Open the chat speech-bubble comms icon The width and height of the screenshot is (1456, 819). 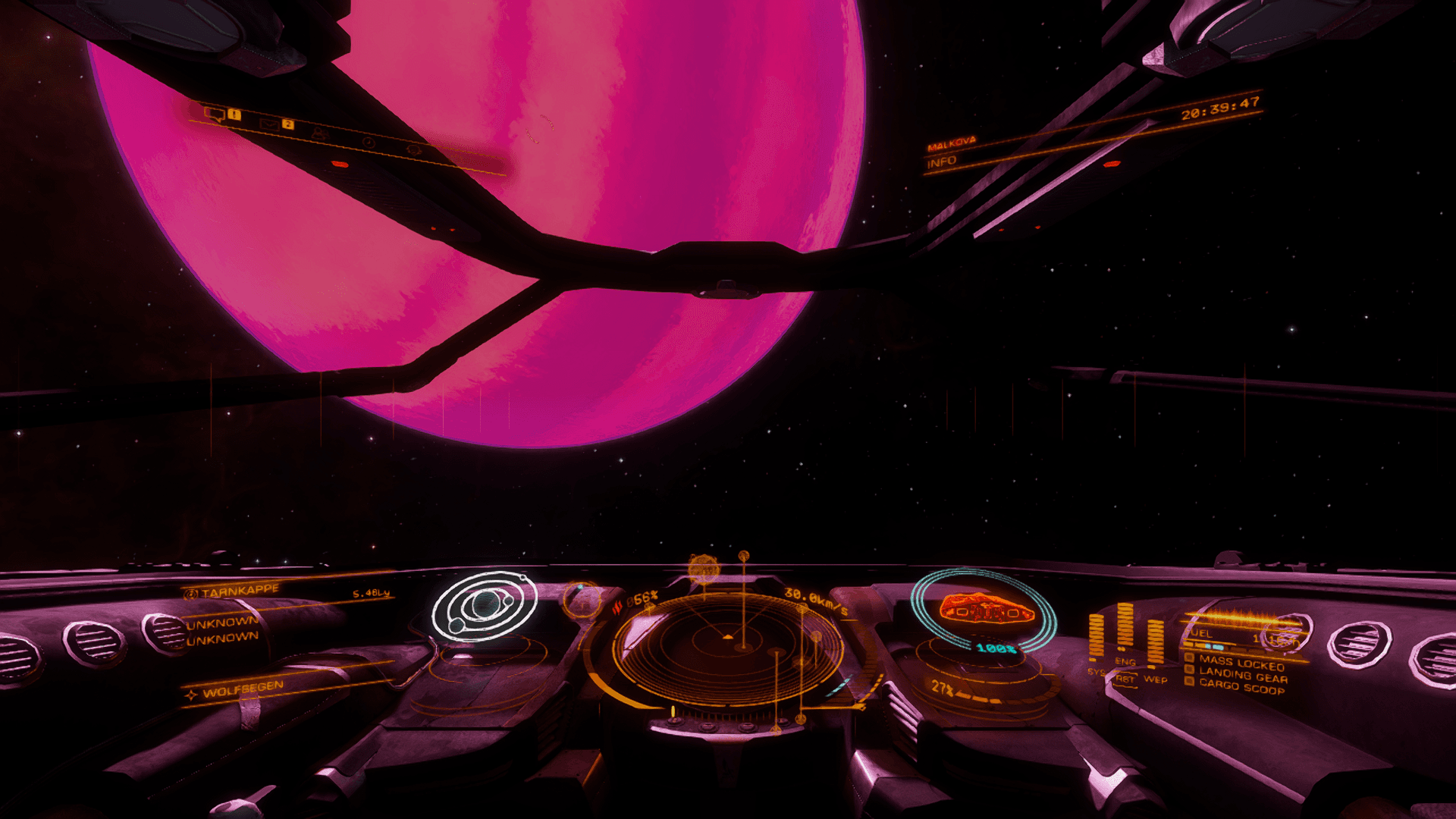coord(215,115)
